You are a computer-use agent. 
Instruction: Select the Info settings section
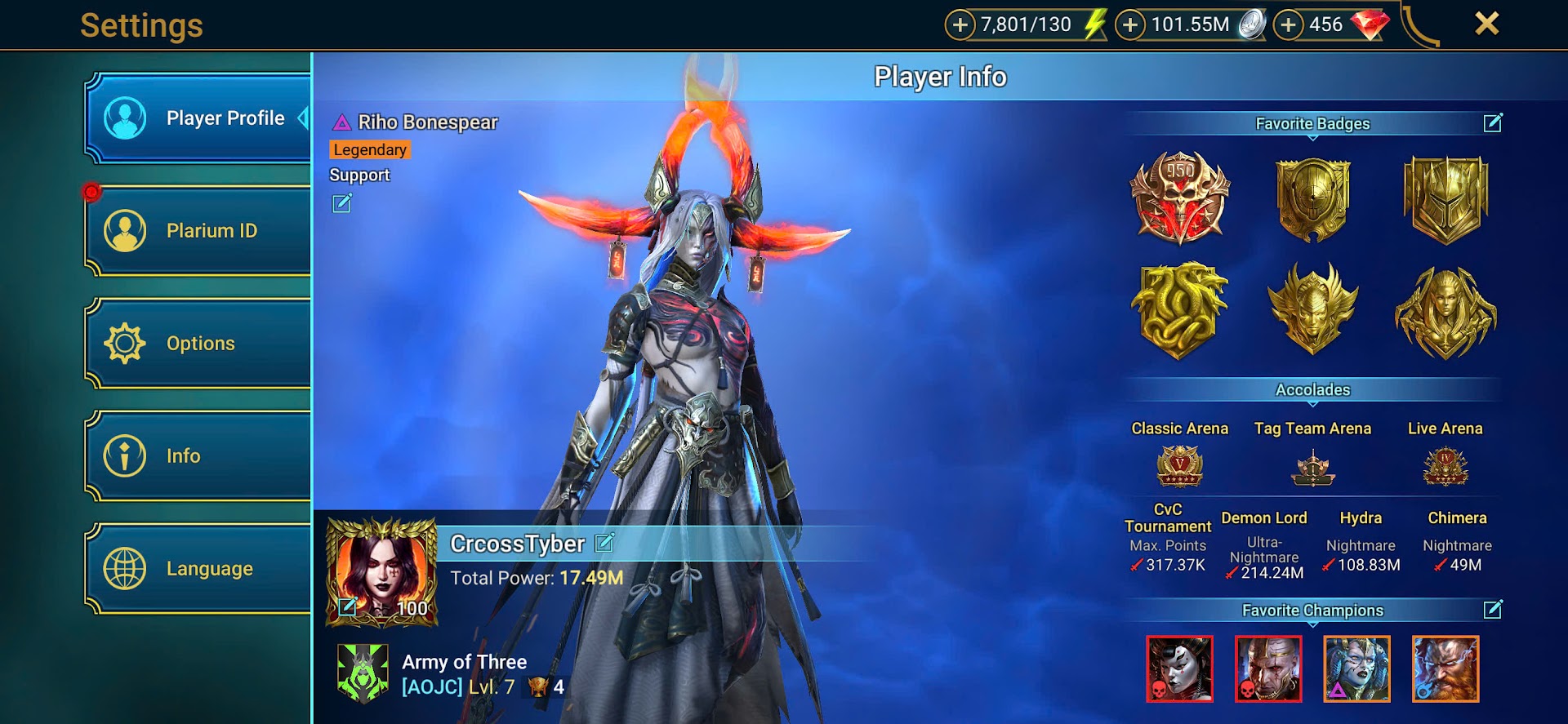(x=198, y=456)
